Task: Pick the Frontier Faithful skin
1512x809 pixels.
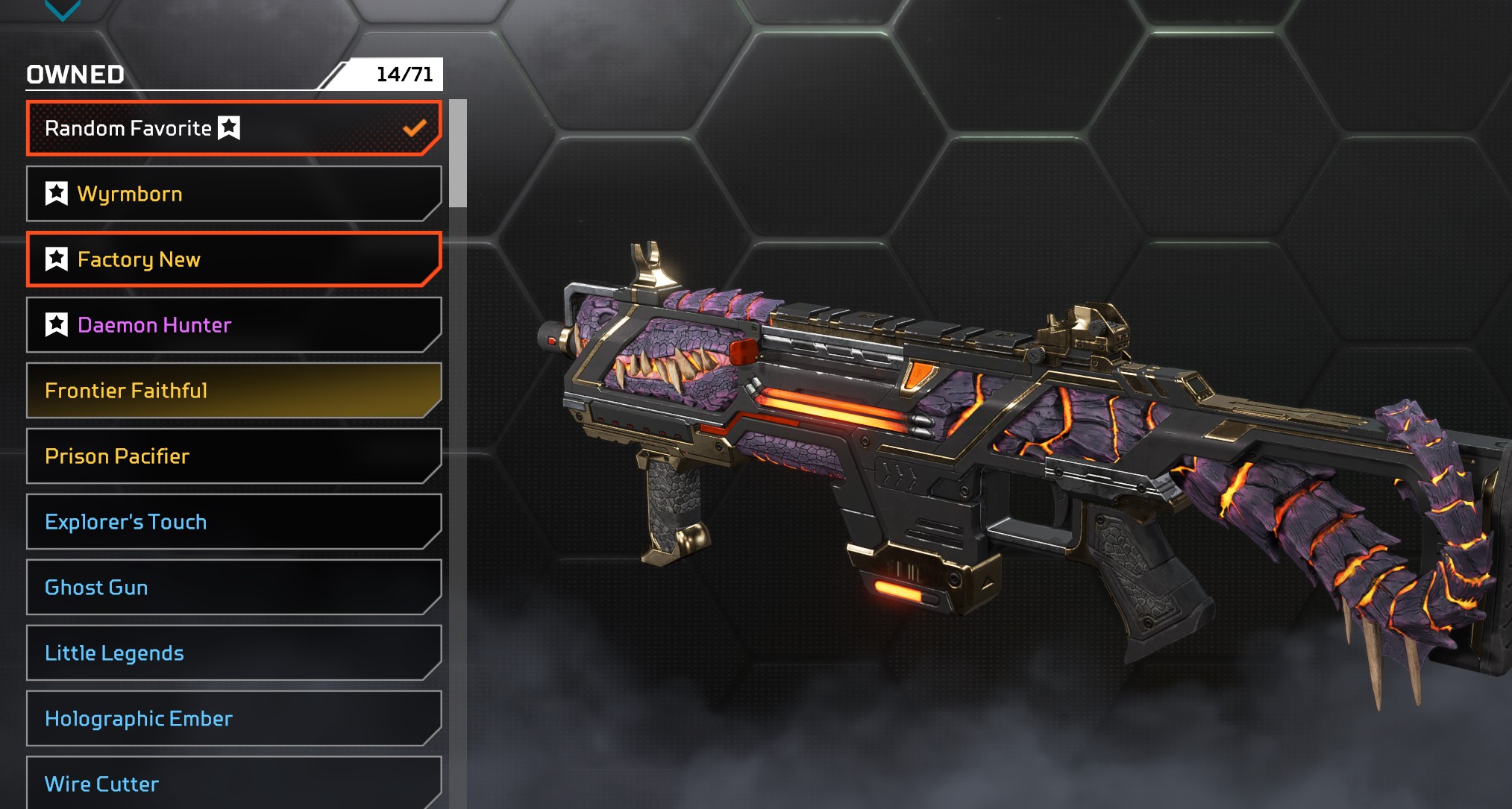Action: point(233,391)
